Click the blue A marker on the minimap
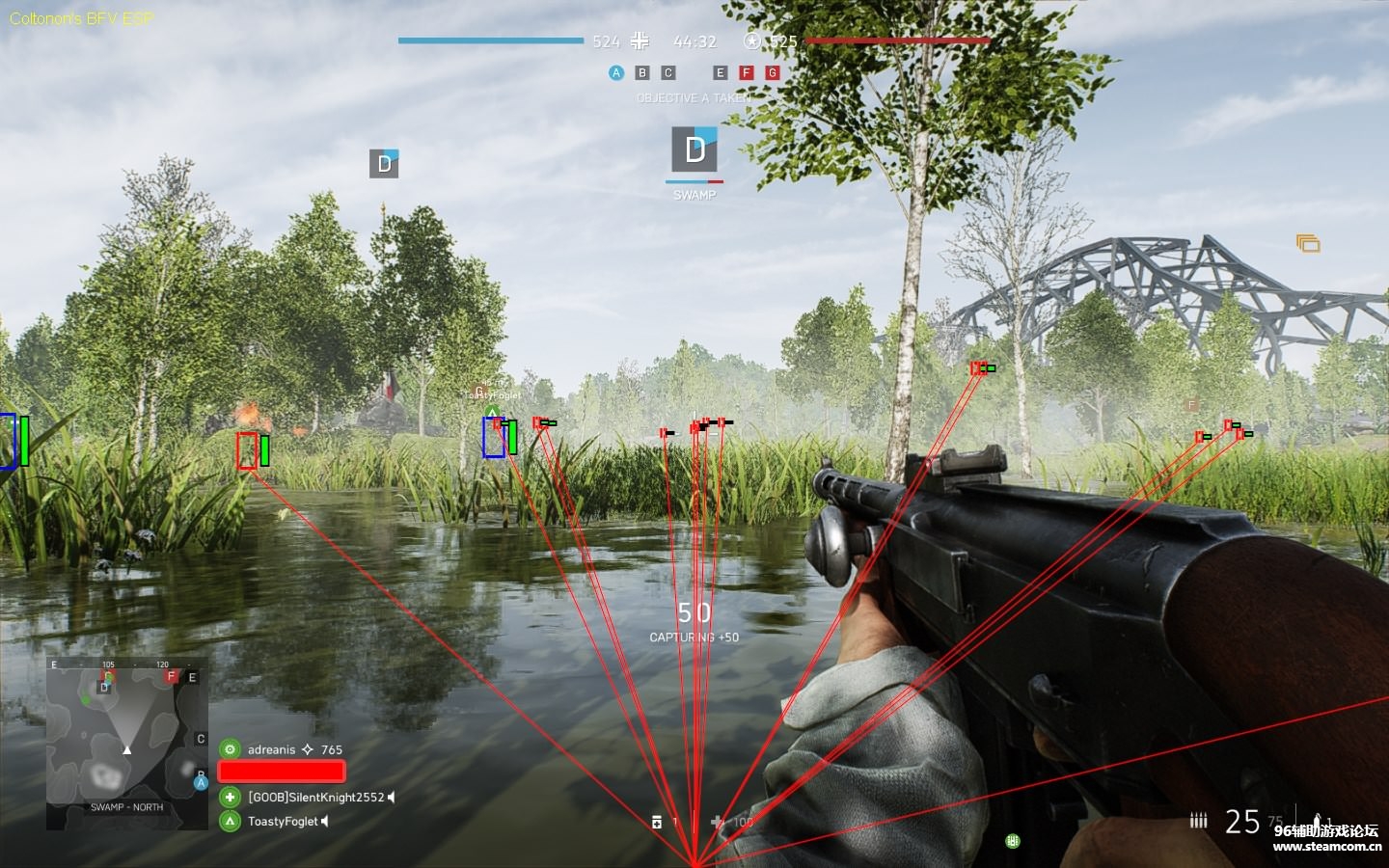1389x868 pixels. click(201, 782)
